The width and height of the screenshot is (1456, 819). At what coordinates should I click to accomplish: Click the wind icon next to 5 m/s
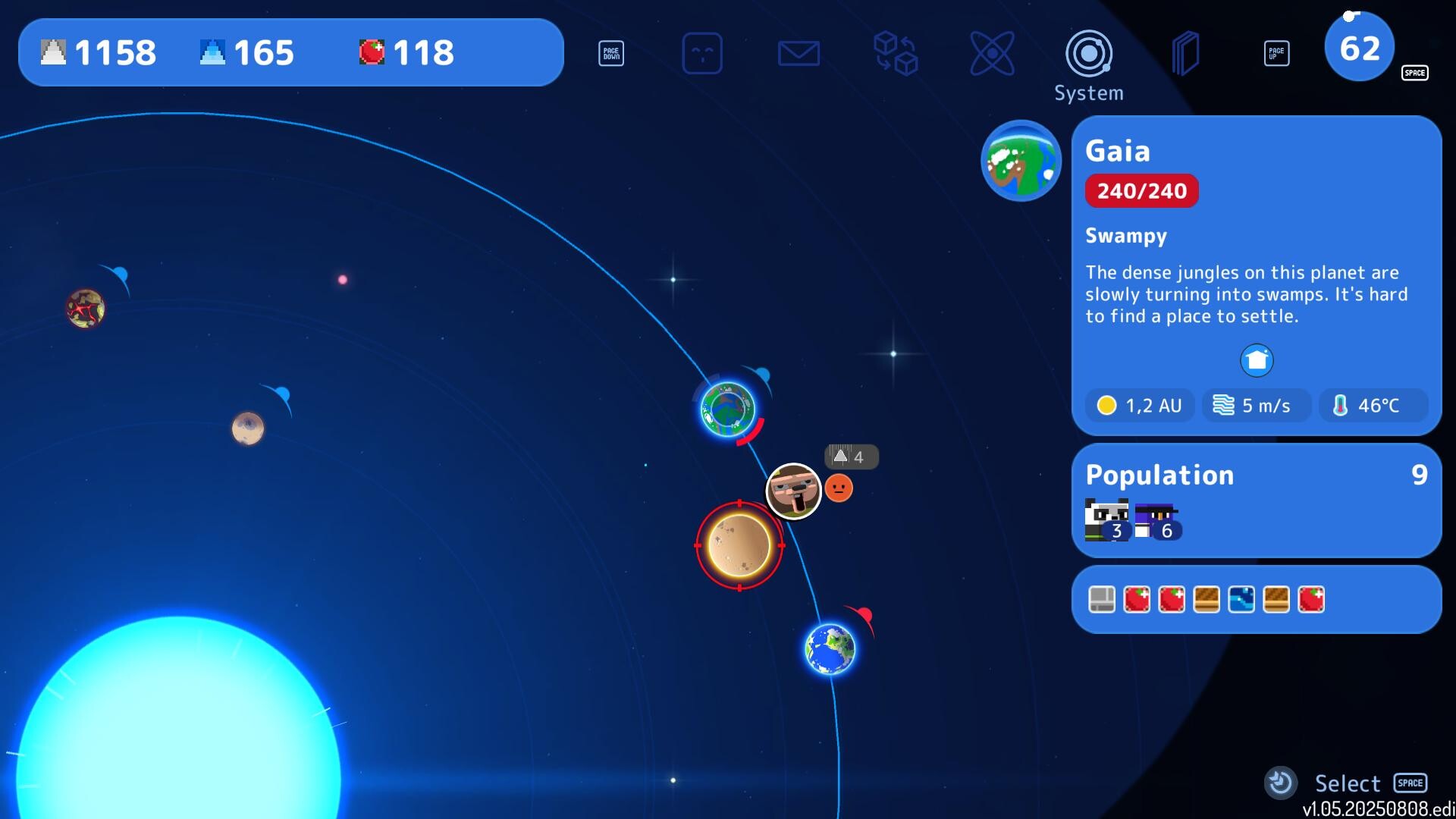1222,405
